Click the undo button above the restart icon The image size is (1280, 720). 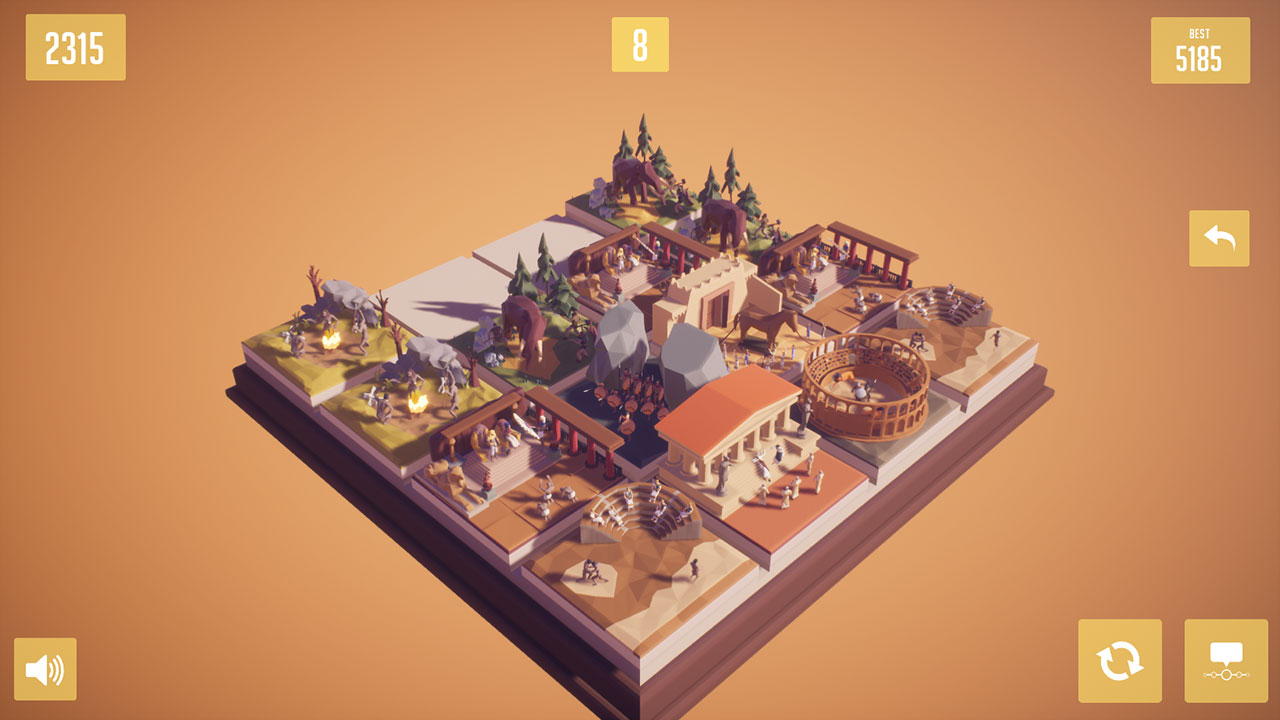click(1218, 239)
